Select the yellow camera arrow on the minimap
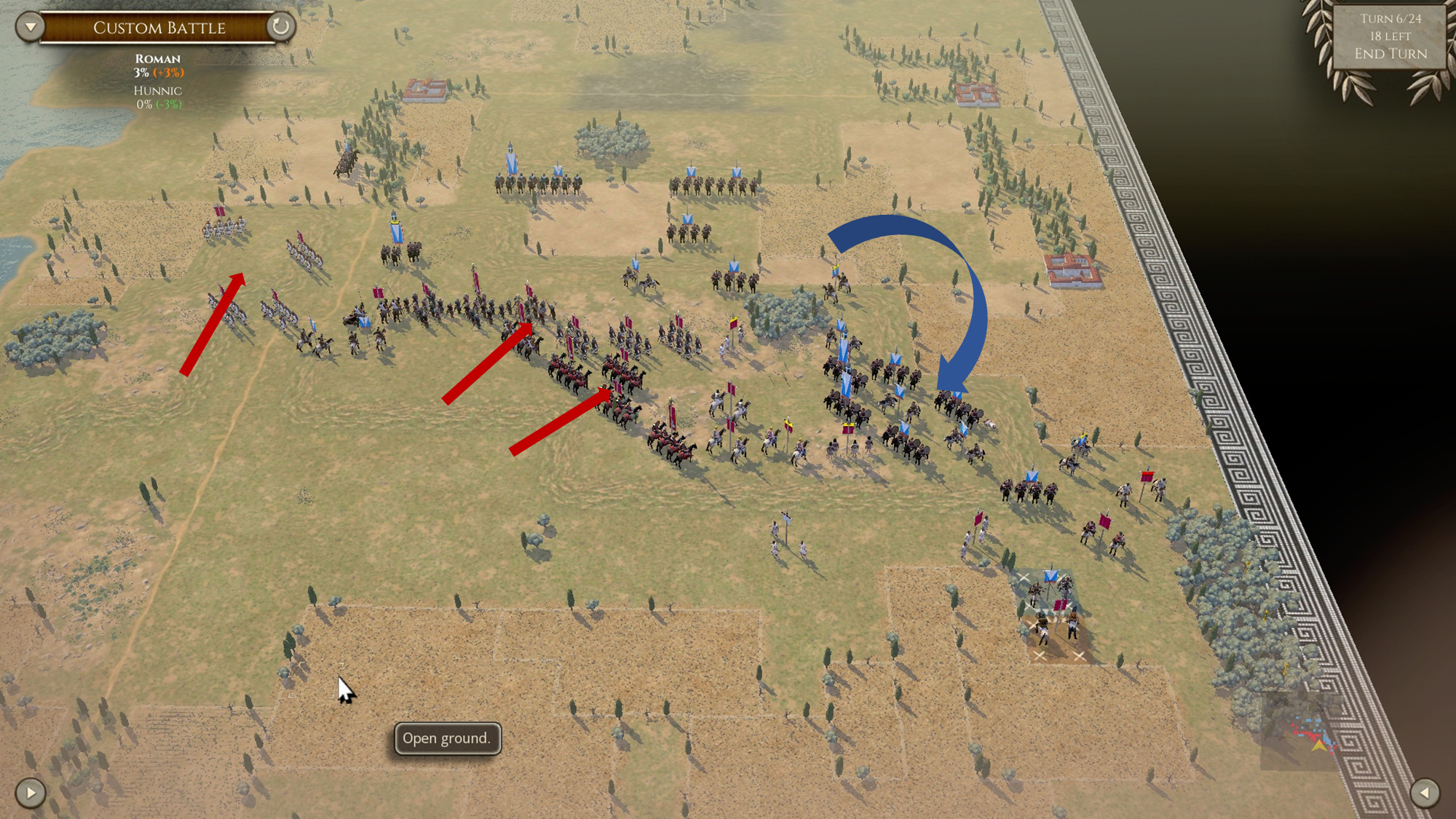This screenshot has height=819, width=1456. pos(1318,744)
